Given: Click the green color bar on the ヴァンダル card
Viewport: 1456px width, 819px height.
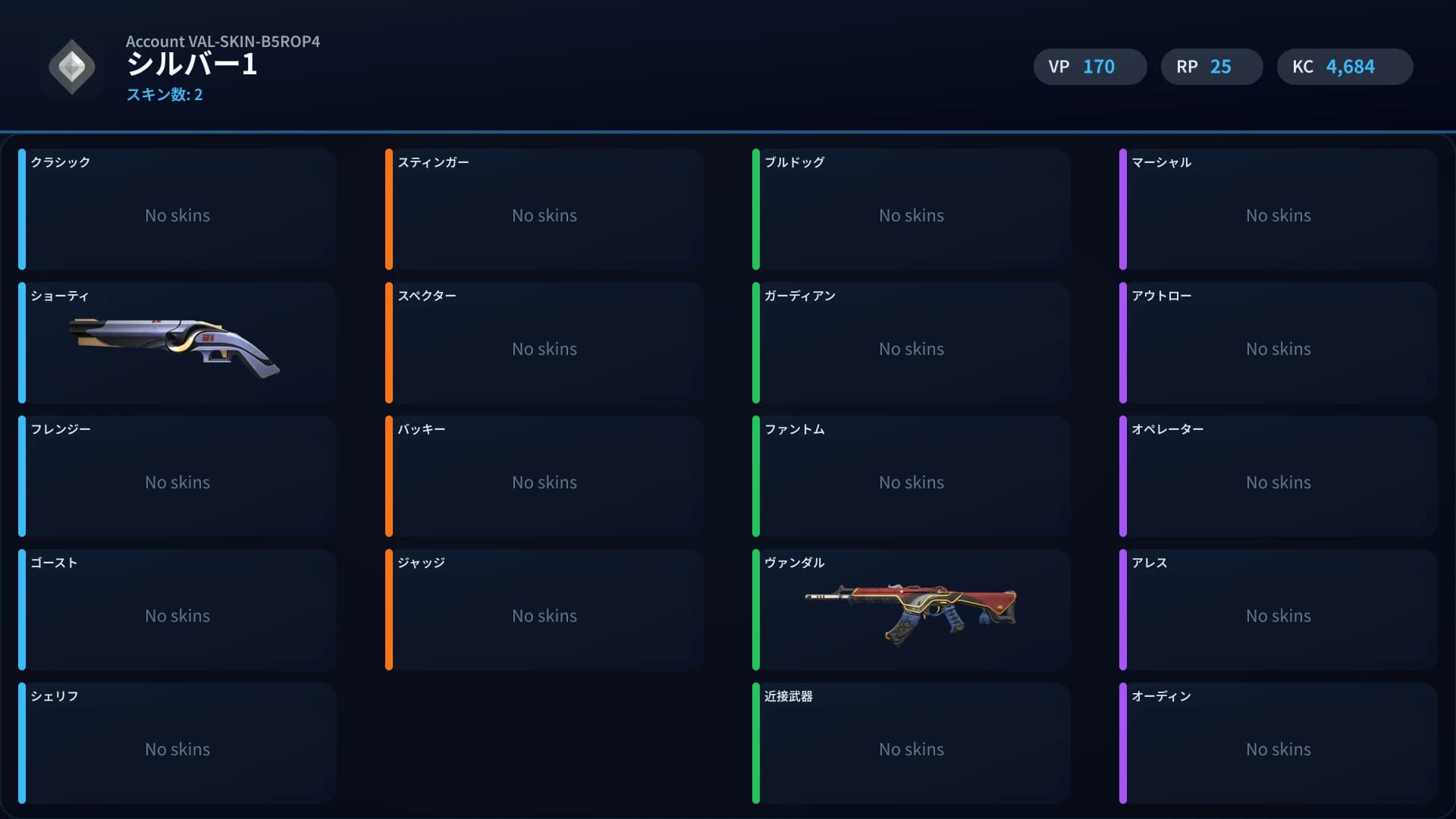Looking at the screenshot, I should (x=758, y=610).
